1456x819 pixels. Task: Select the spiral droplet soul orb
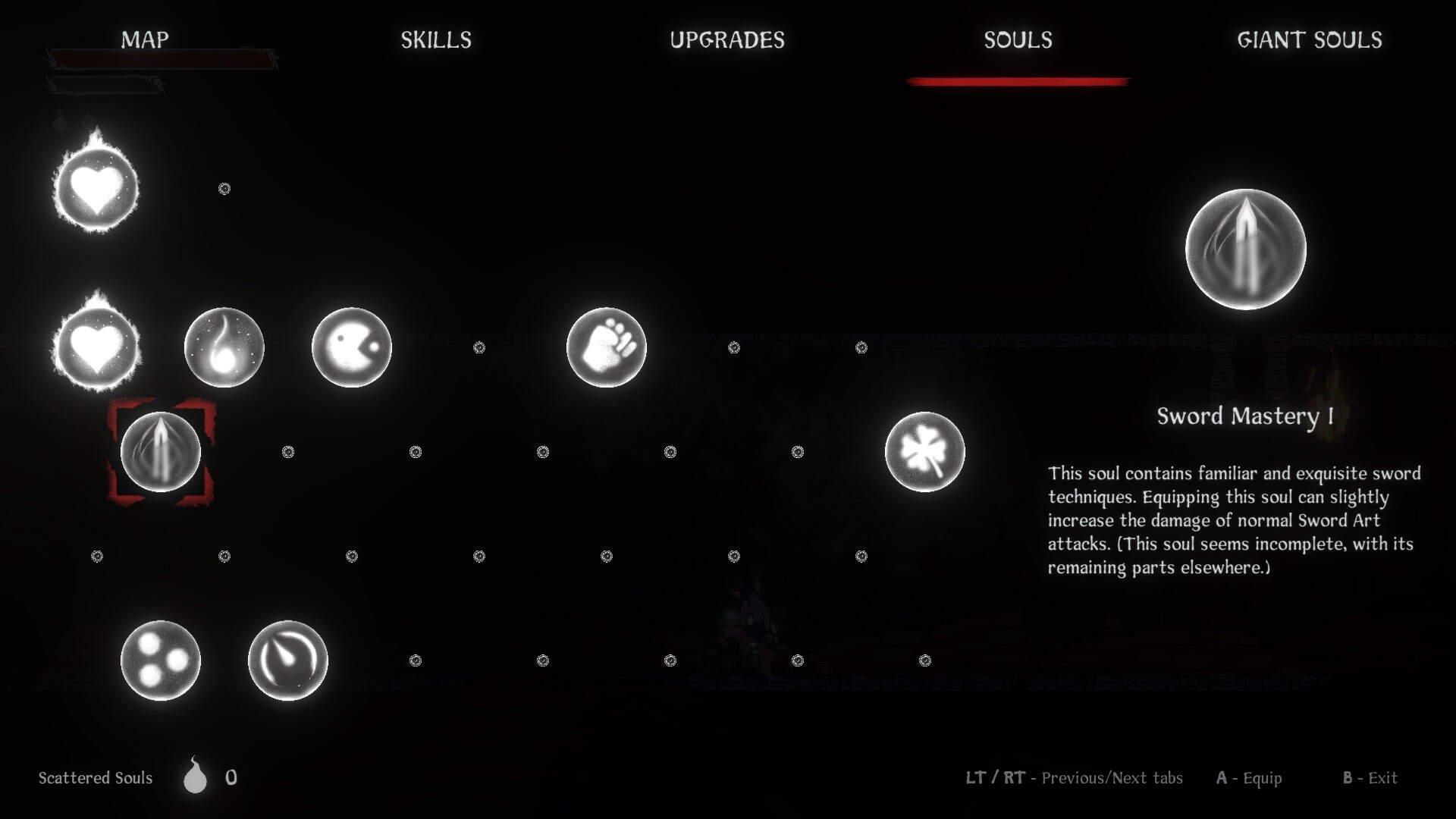point(287,660)
